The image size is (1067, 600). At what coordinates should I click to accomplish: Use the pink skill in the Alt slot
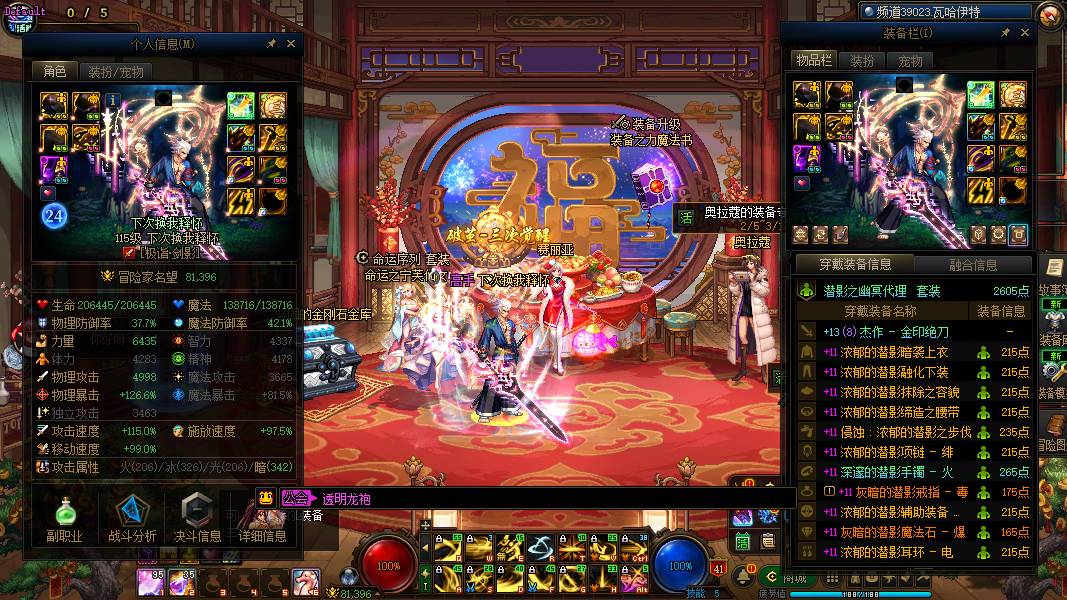[x=632, y=578]
